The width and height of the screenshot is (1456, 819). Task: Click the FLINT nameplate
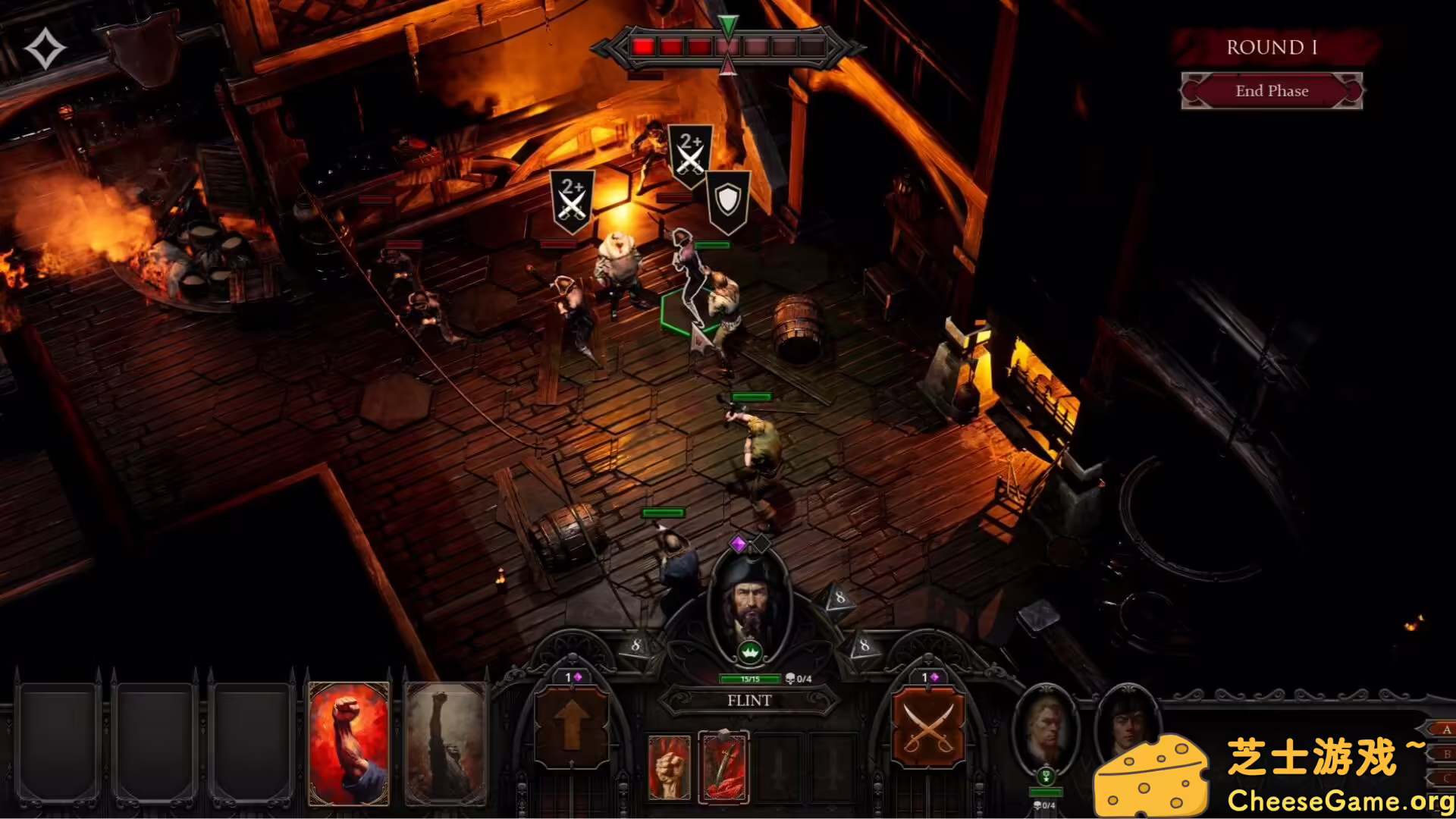pos(751,701)
